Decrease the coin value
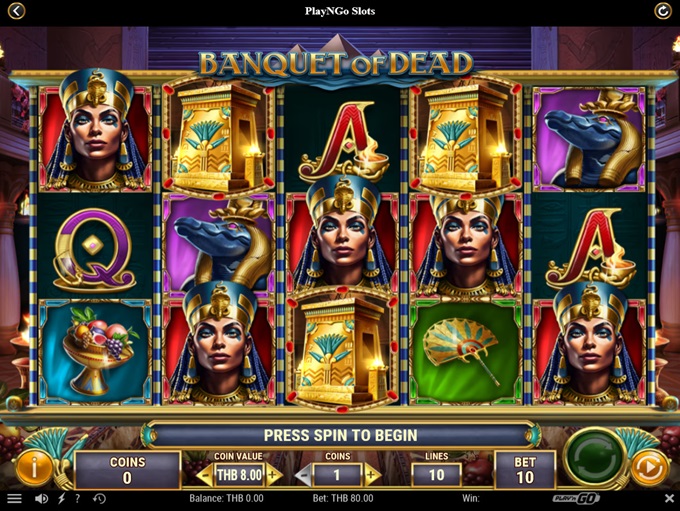 (x=204, y=475)
